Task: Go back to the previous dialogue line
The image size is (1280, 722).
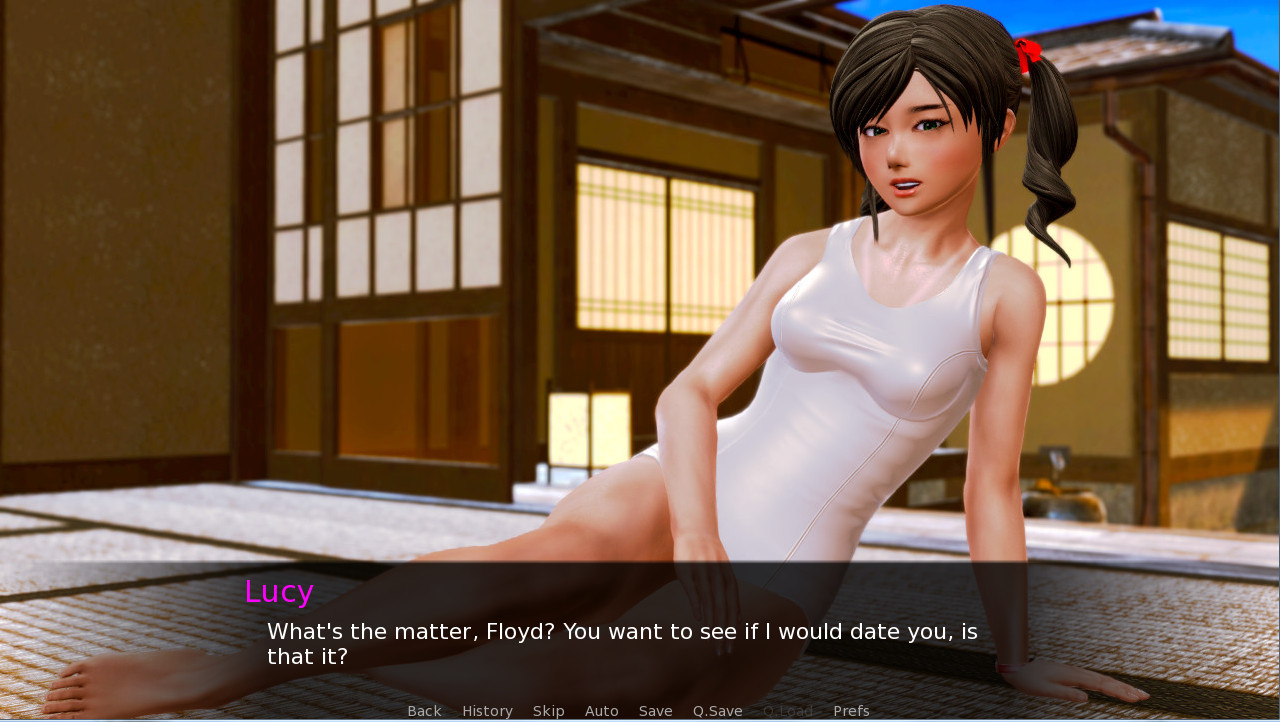Action: [x=424, y=711]
